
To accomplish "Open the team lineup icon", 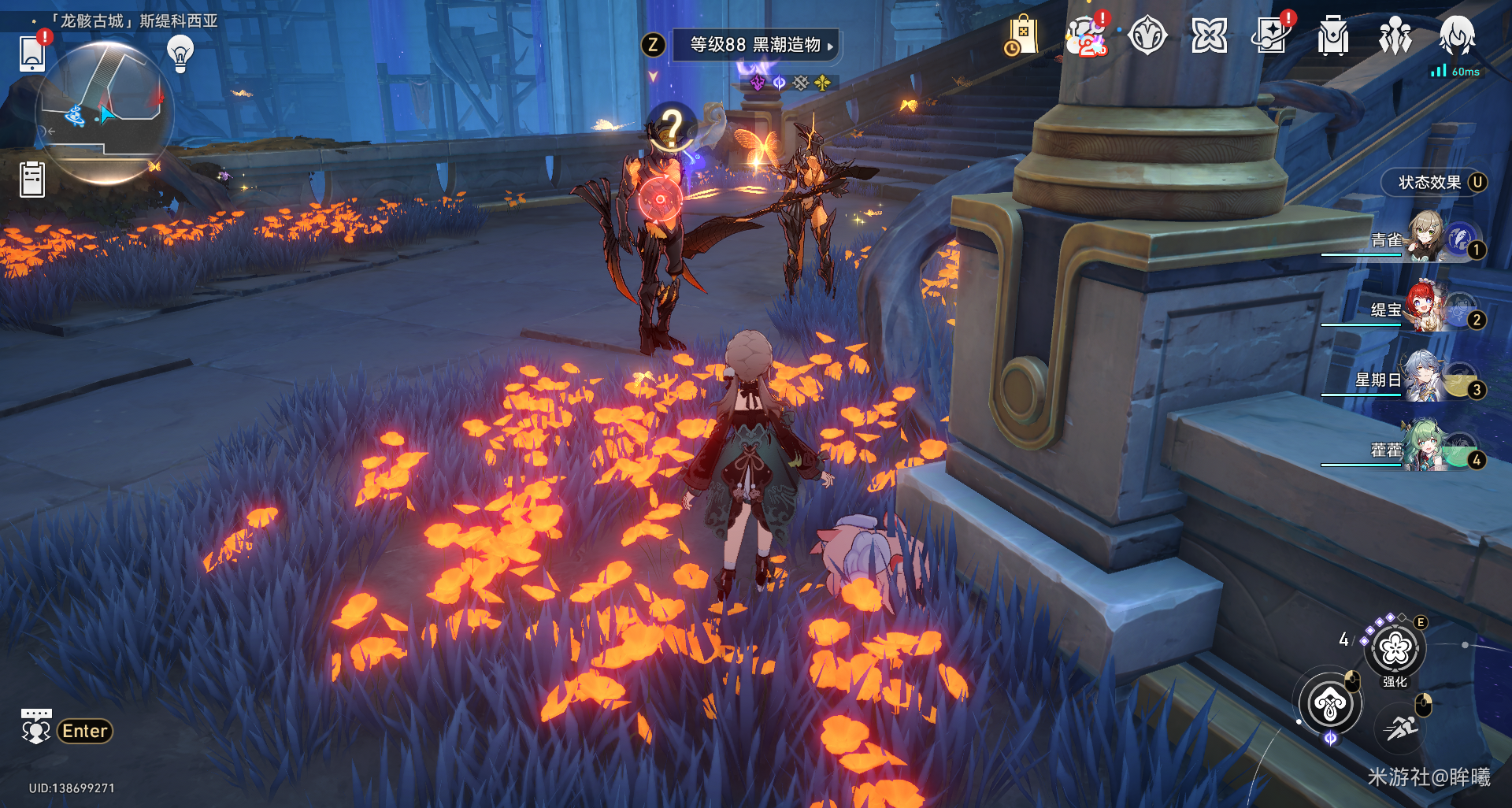I will [x=1395, y=36].
